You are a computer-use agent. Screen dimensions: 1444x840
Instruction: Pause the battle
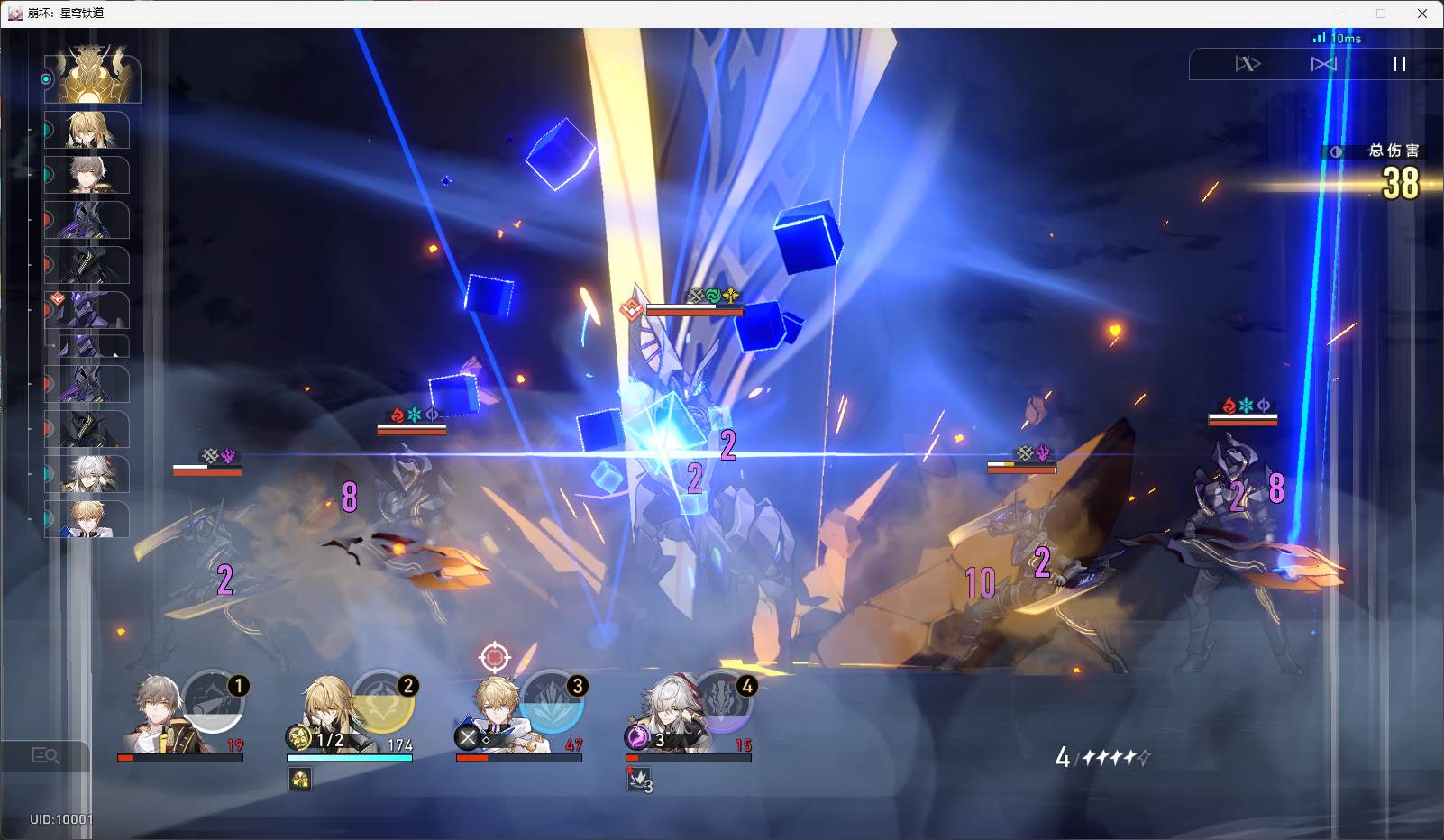(1399, 64)
